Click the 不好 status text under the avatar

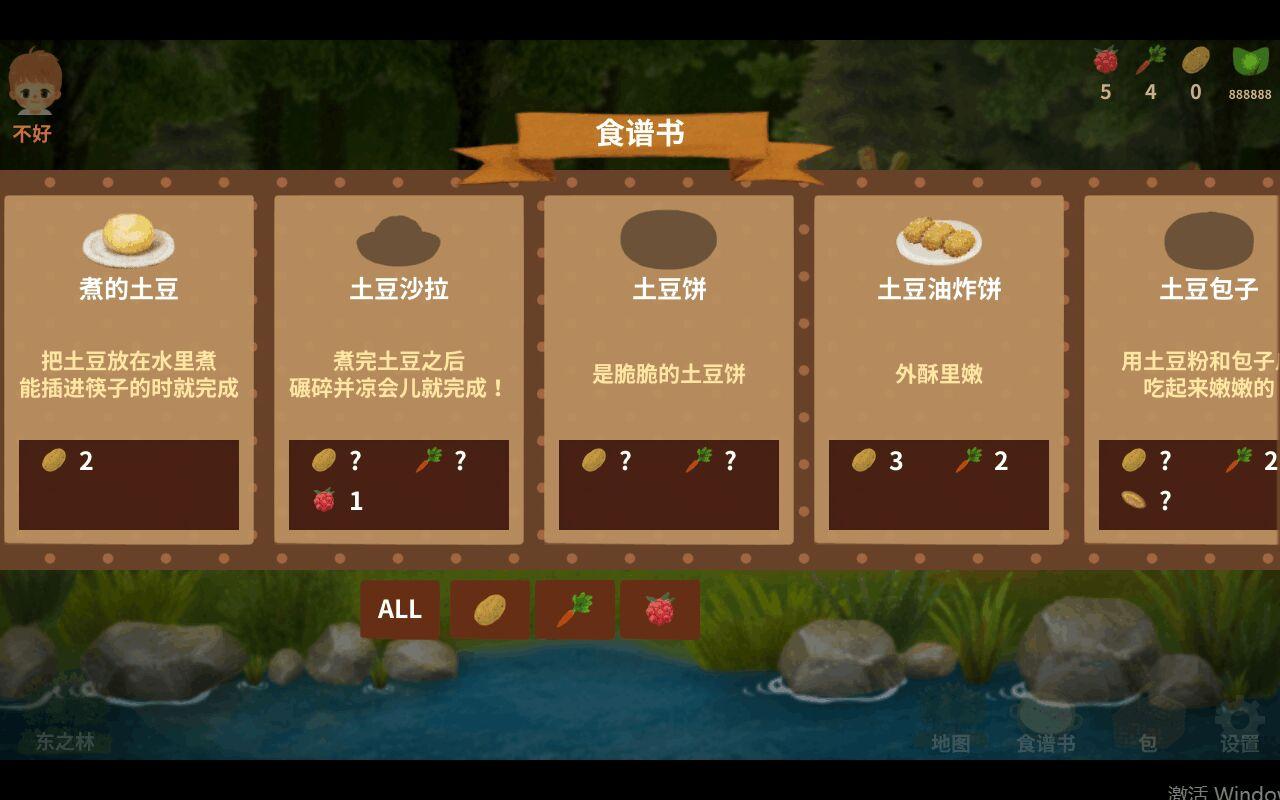pyautogui.click(x=31, y=133)
